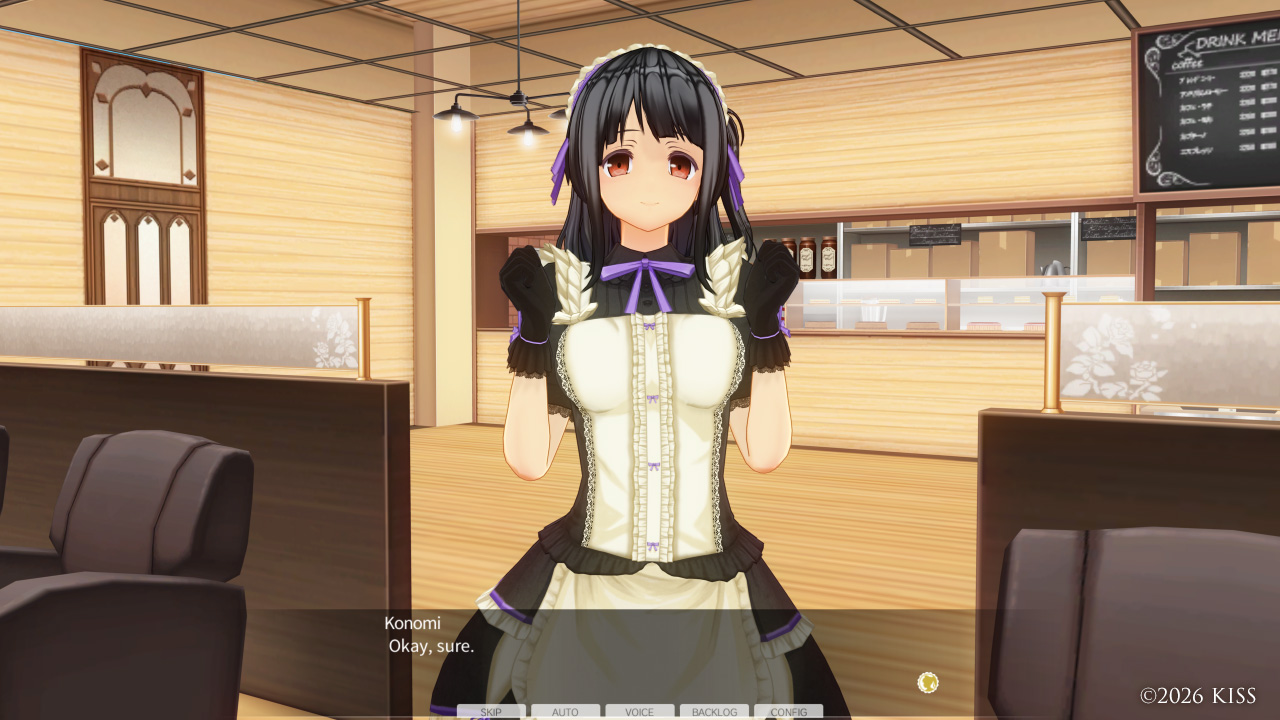Enable AUTO text advance
Image resolution: width=1280 pixels, height=720 pixels.
[x=565, y=712]
